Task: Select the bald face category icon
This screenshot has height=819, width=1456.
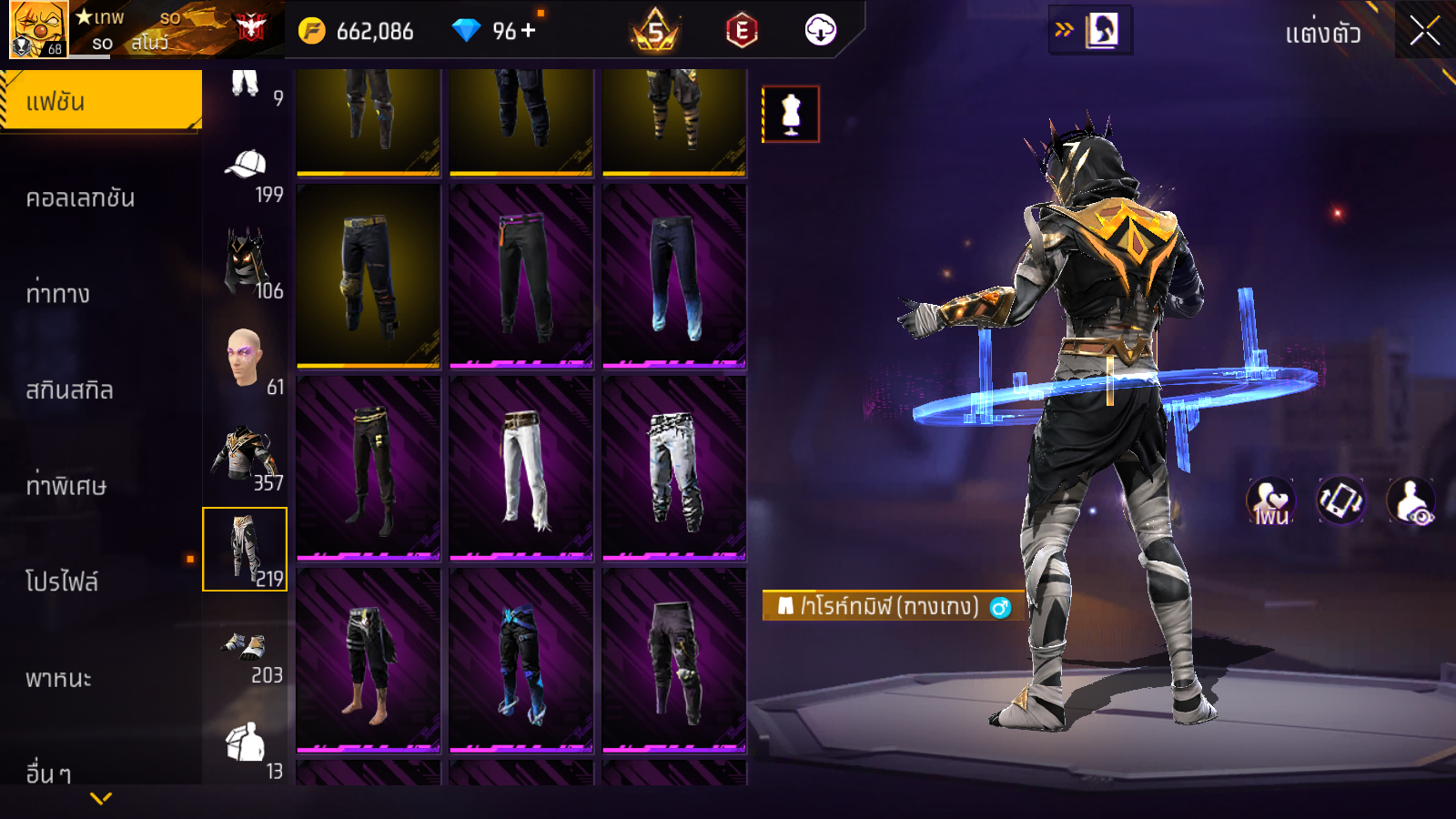Action: click(x=246, y=359)
